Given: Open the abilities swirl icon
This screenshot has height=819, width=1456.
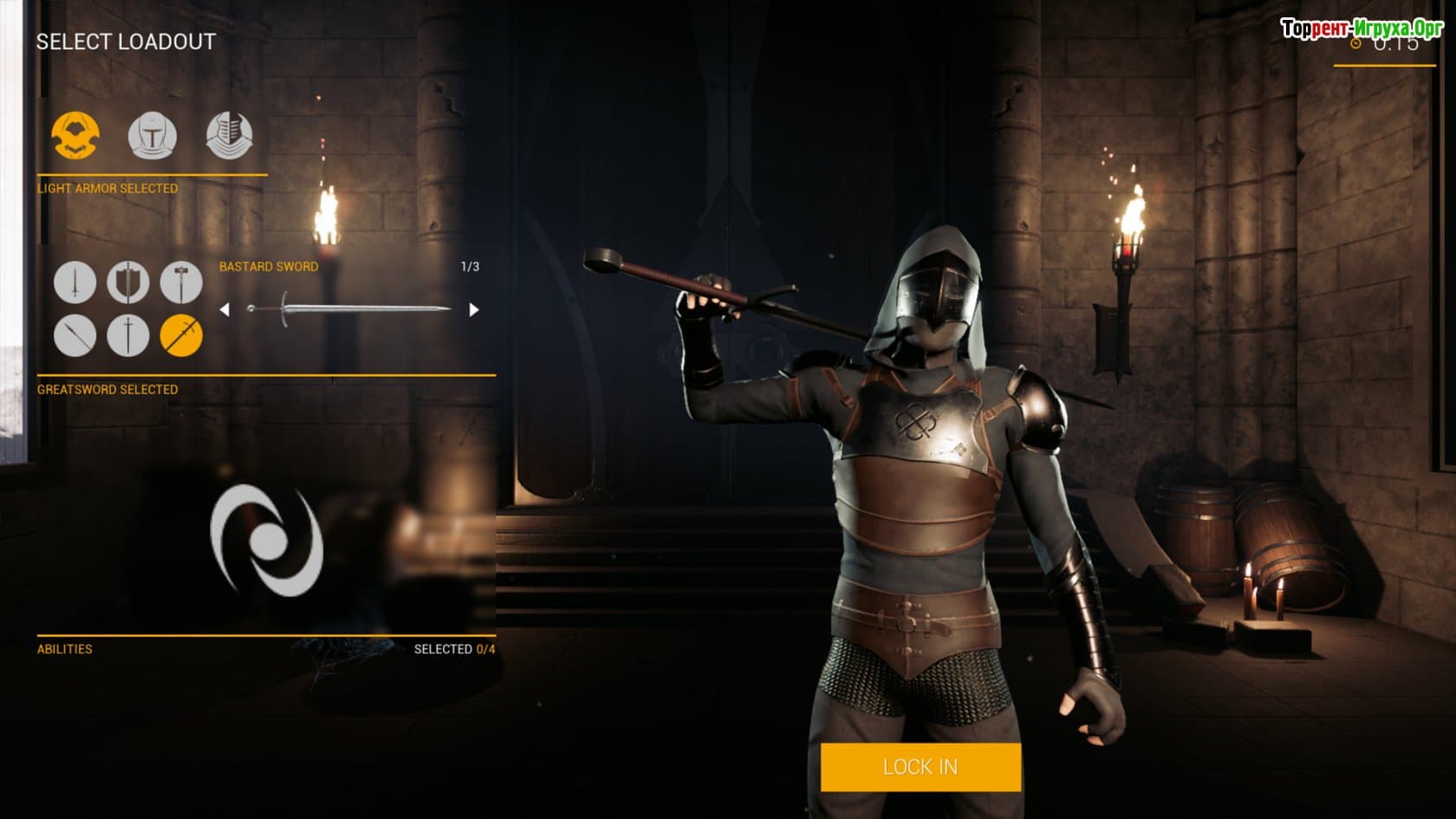Looking at the screenshot, I should (x=267, y=541).
